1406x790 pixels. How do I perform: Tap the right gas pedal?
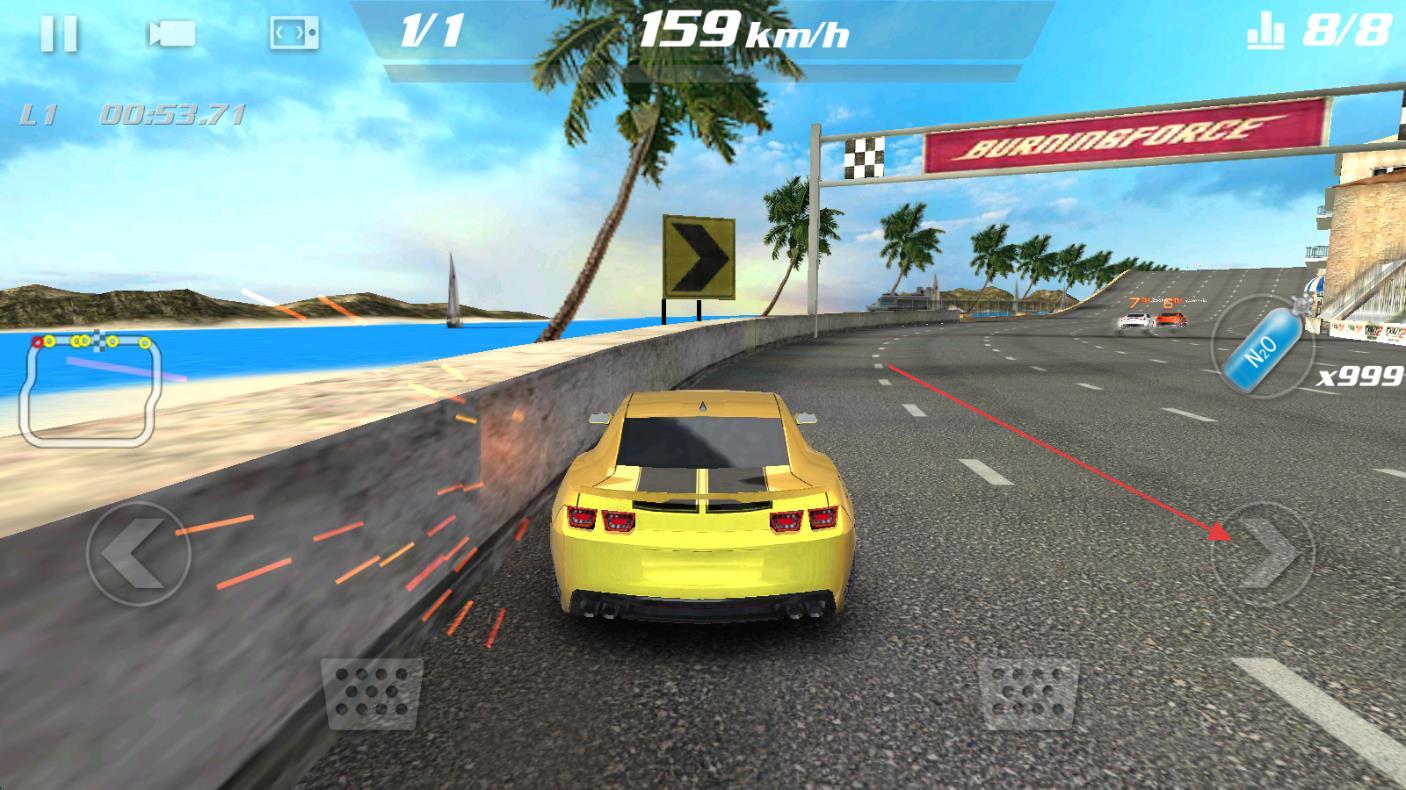tap(1028, 692)
